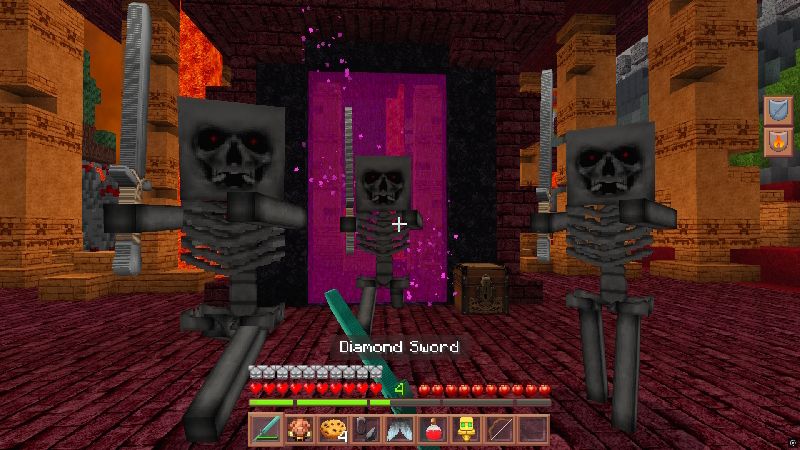This screenshot has height=450, width=800.
Task: Select the cooked meat hotbar slot
Action: click(299, 430)
